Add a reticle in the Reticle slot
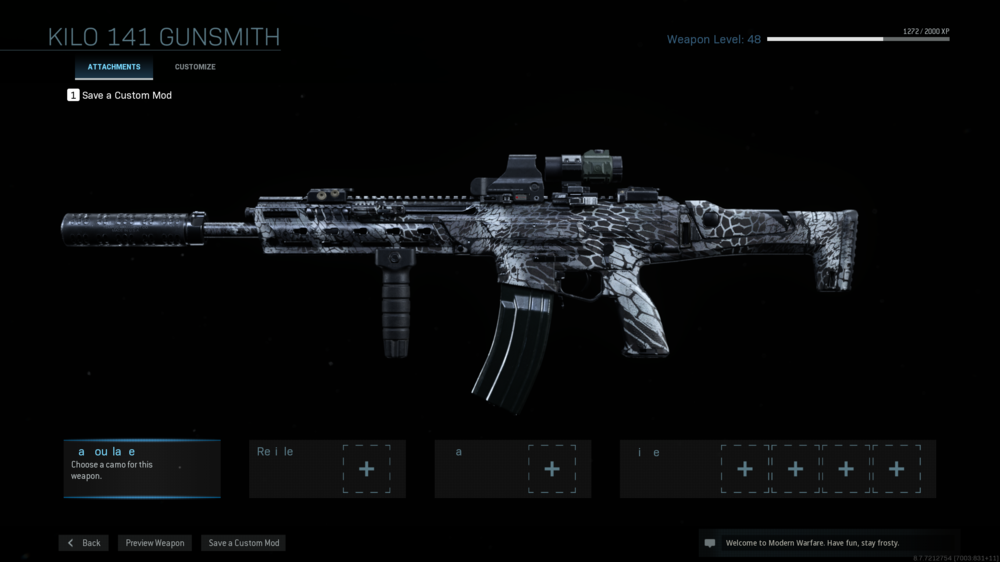Viewport: 1000px width, 562px height. point(366,469)
